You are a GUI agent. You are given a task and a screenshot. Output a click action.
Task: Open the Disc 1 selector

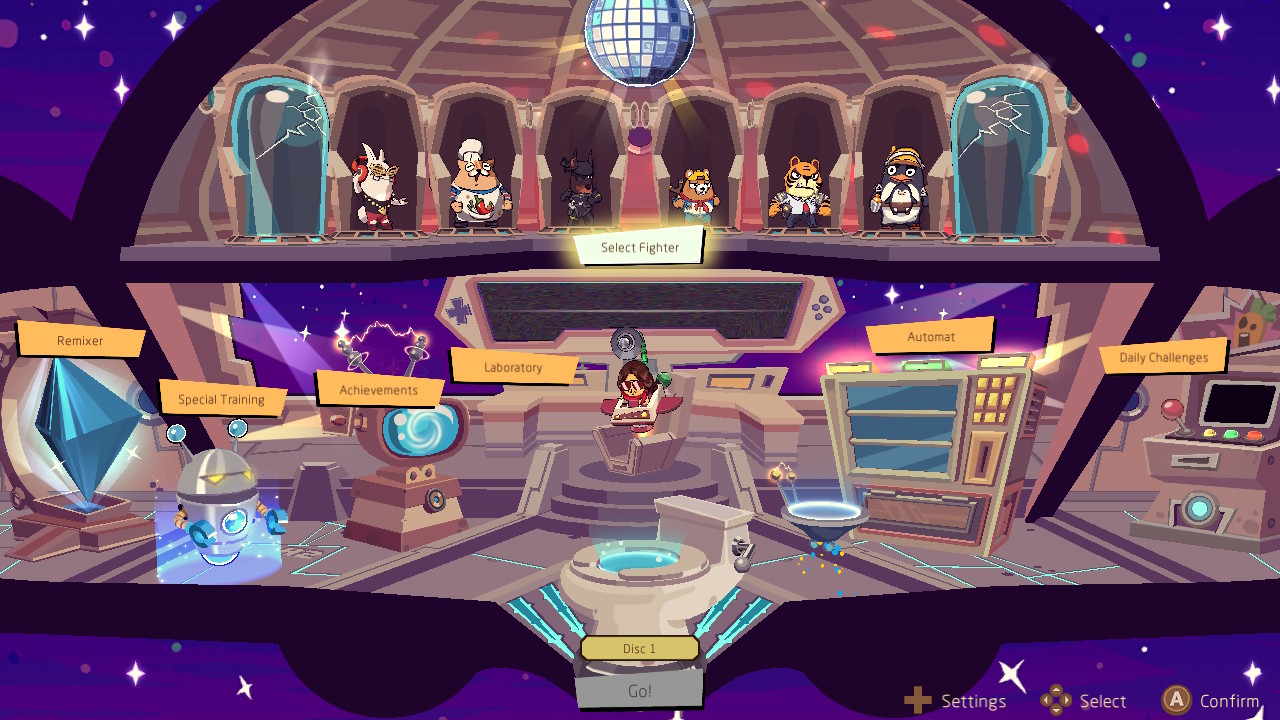(639, 648)
